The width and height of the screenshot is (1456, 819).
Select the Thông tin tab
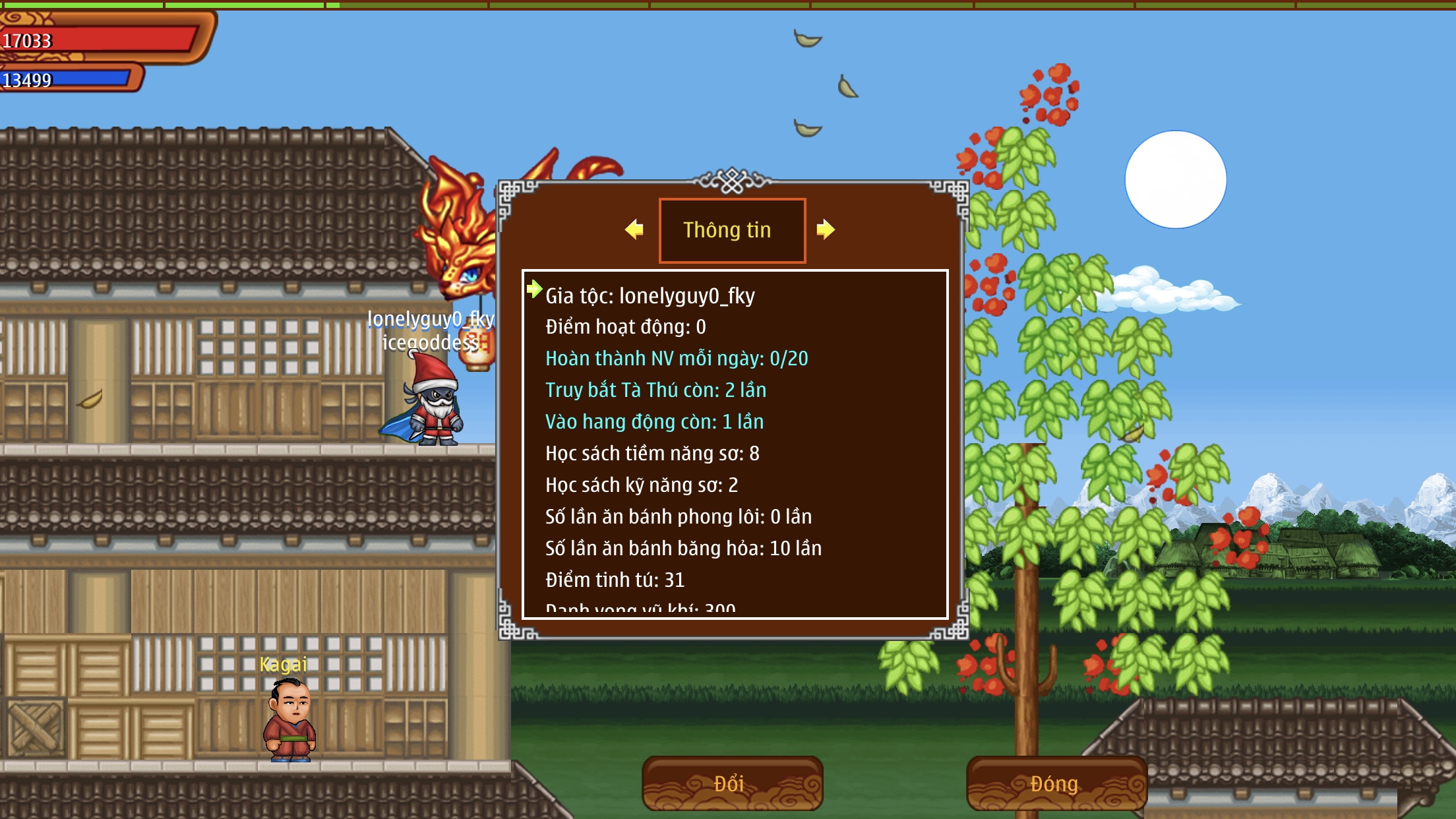[732, 230]
